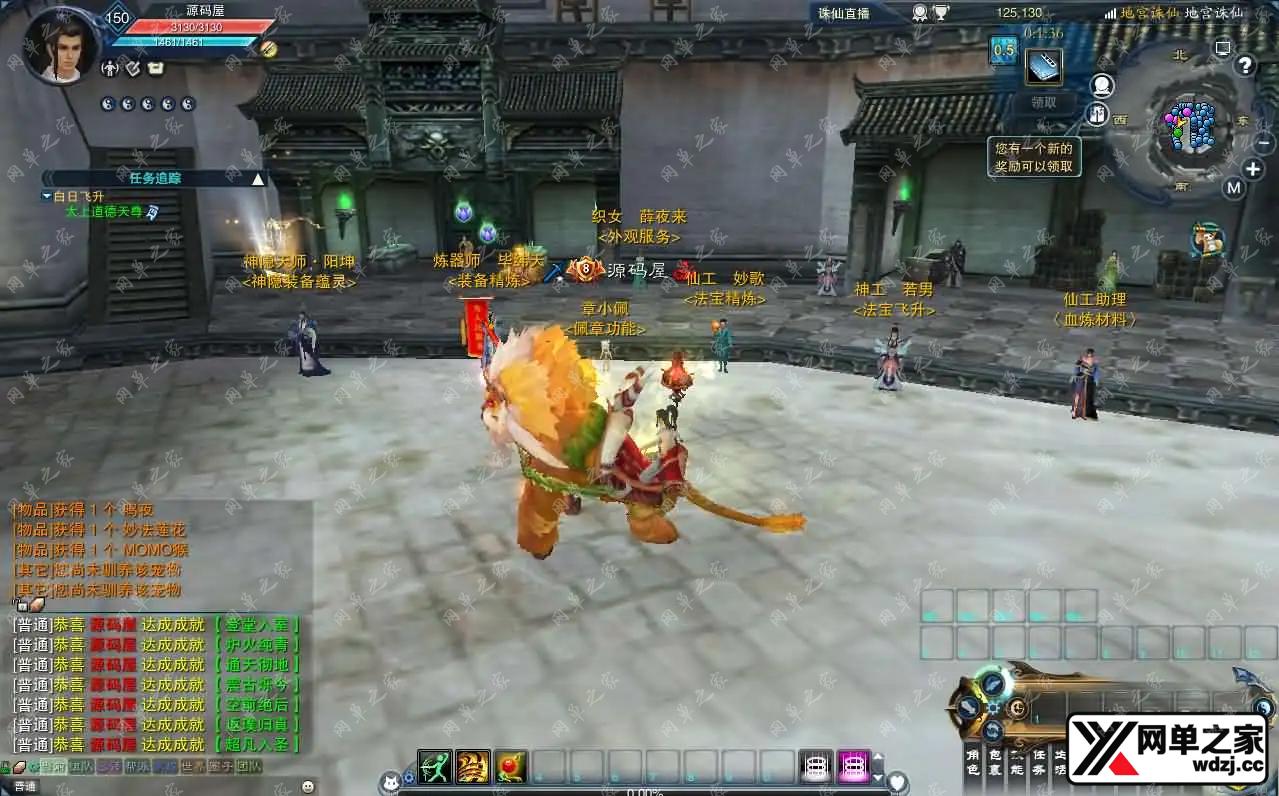
Task: Use the golden claw skill
Action: (x=473, y=766)
